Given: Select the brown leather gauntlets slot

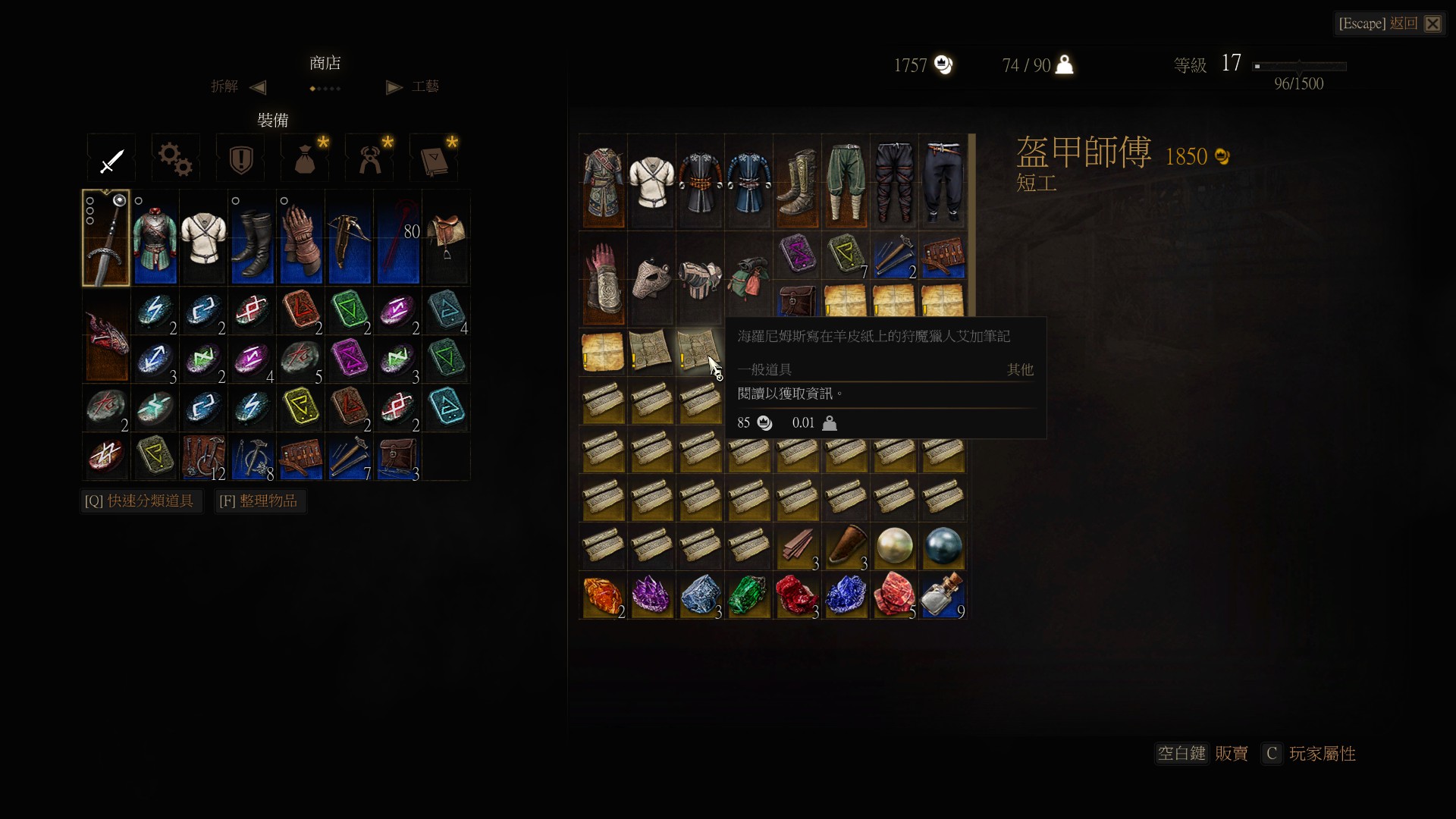Looking at the screenshot, I should pyautogui.click(x=301, y=238).
